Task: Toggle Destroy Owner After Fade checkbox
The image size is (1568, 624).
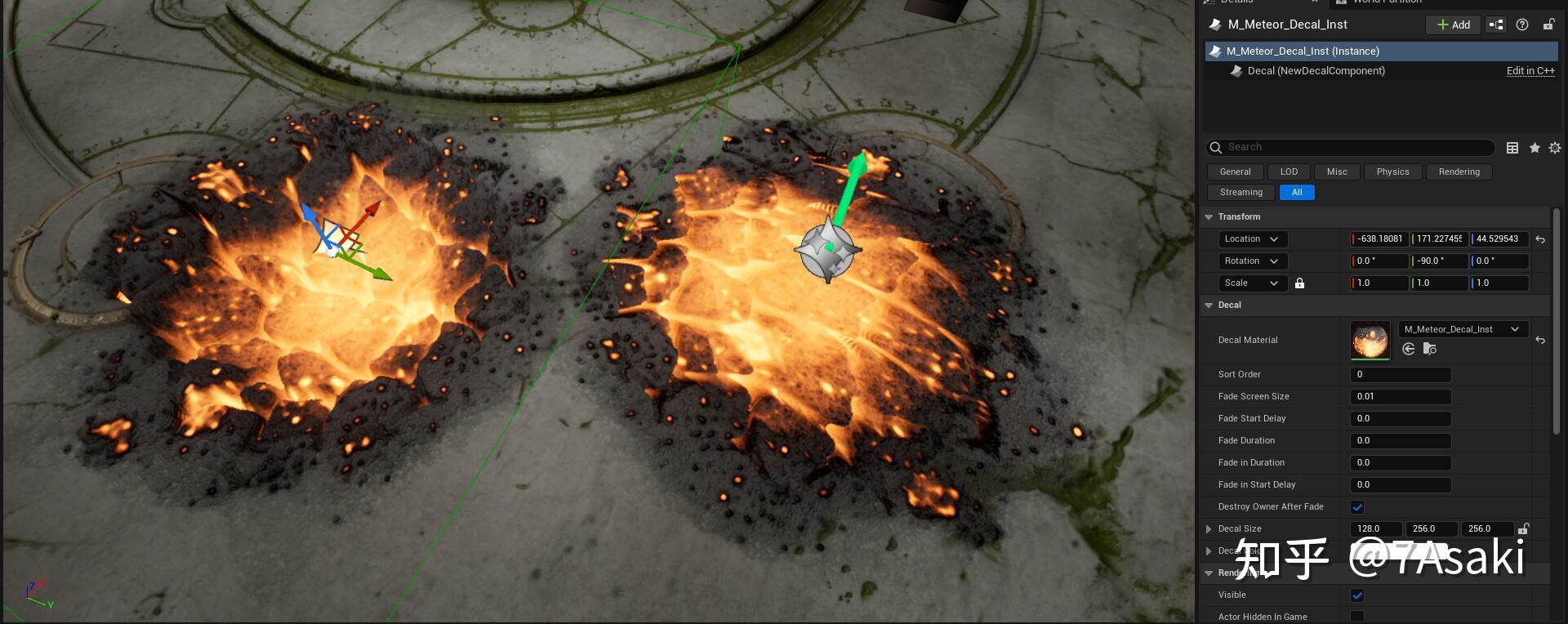Action: point(1357,506)
